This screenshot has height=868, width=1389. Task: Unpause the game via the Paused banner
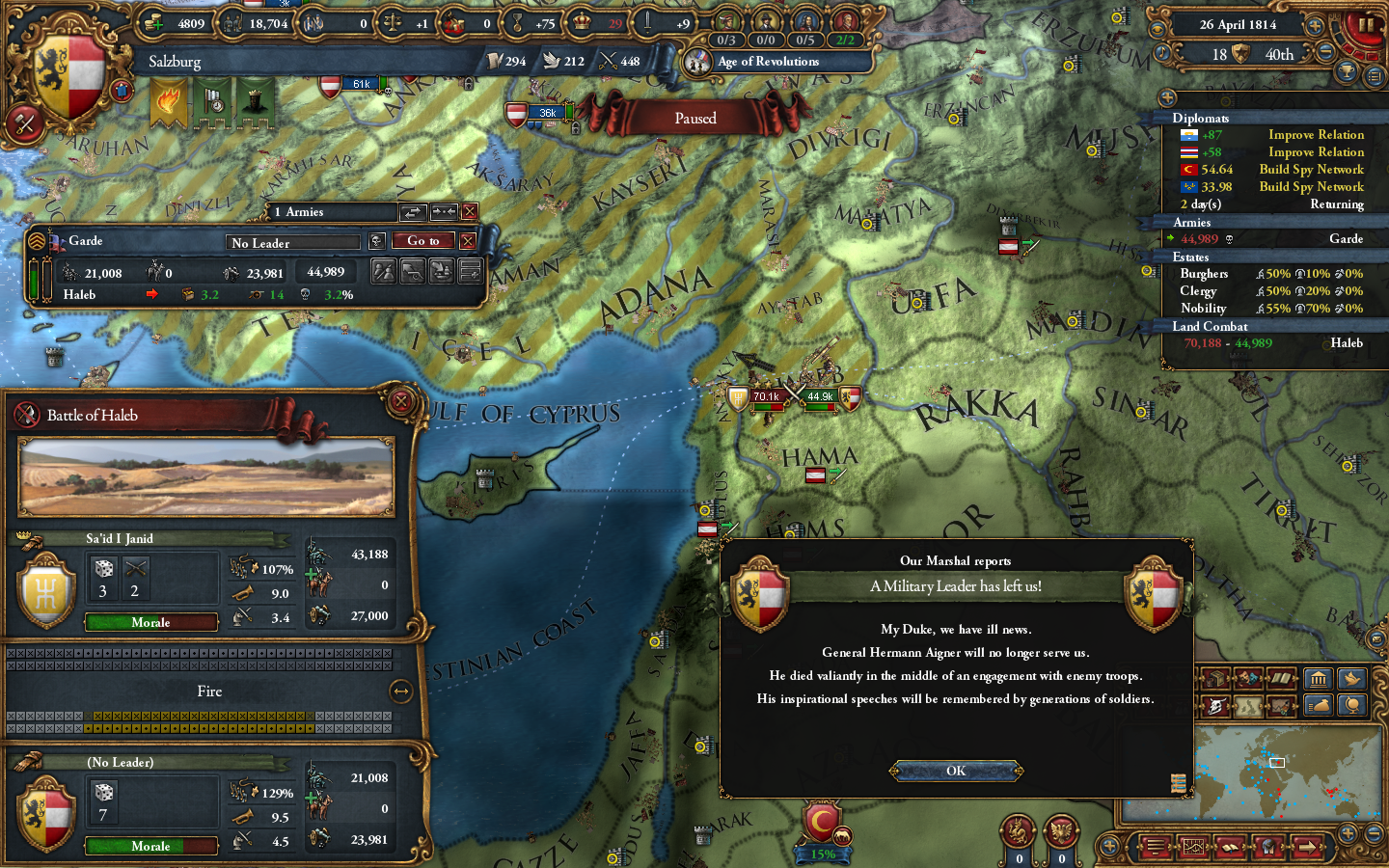696,118
